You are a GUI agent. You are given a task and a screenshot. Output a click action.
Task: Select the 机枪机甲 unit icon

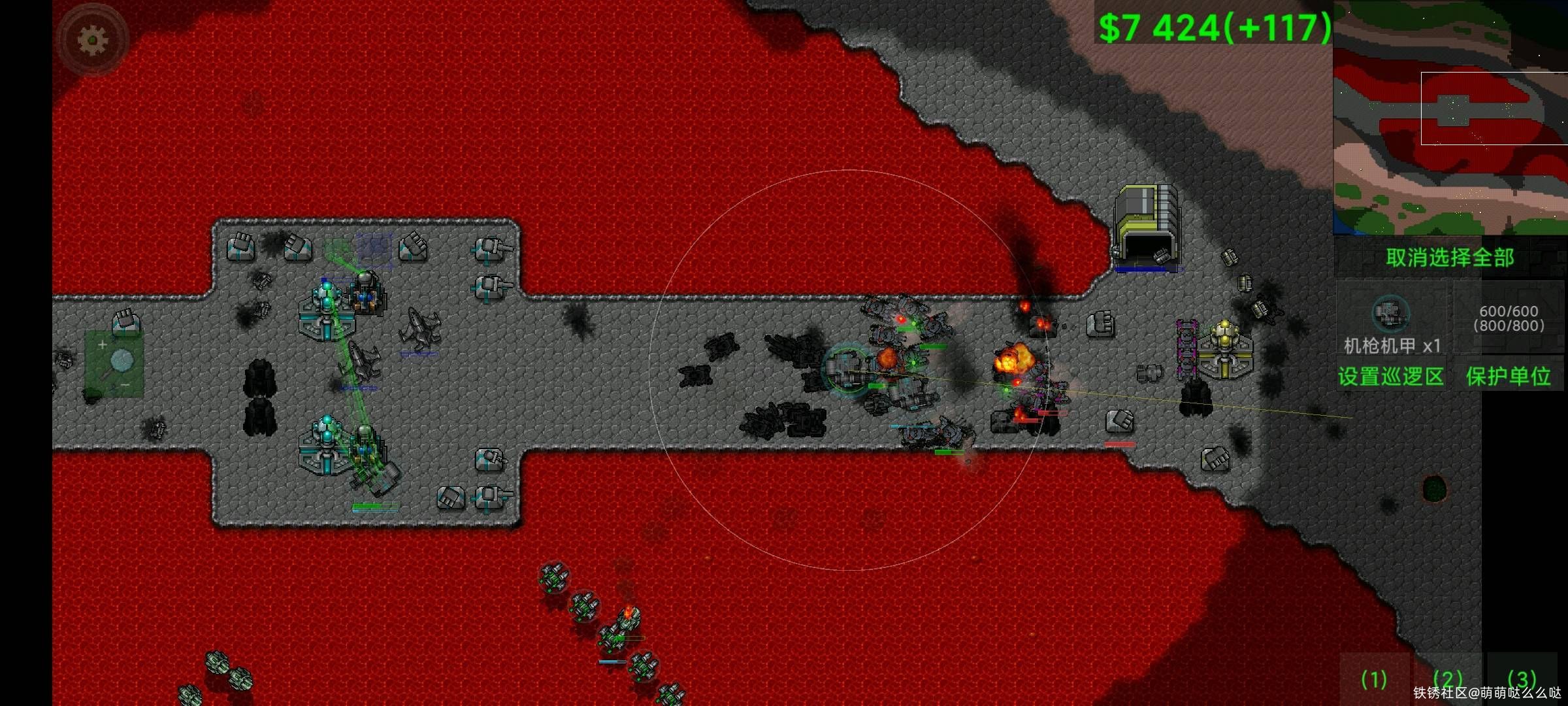tap(1390, 316)
